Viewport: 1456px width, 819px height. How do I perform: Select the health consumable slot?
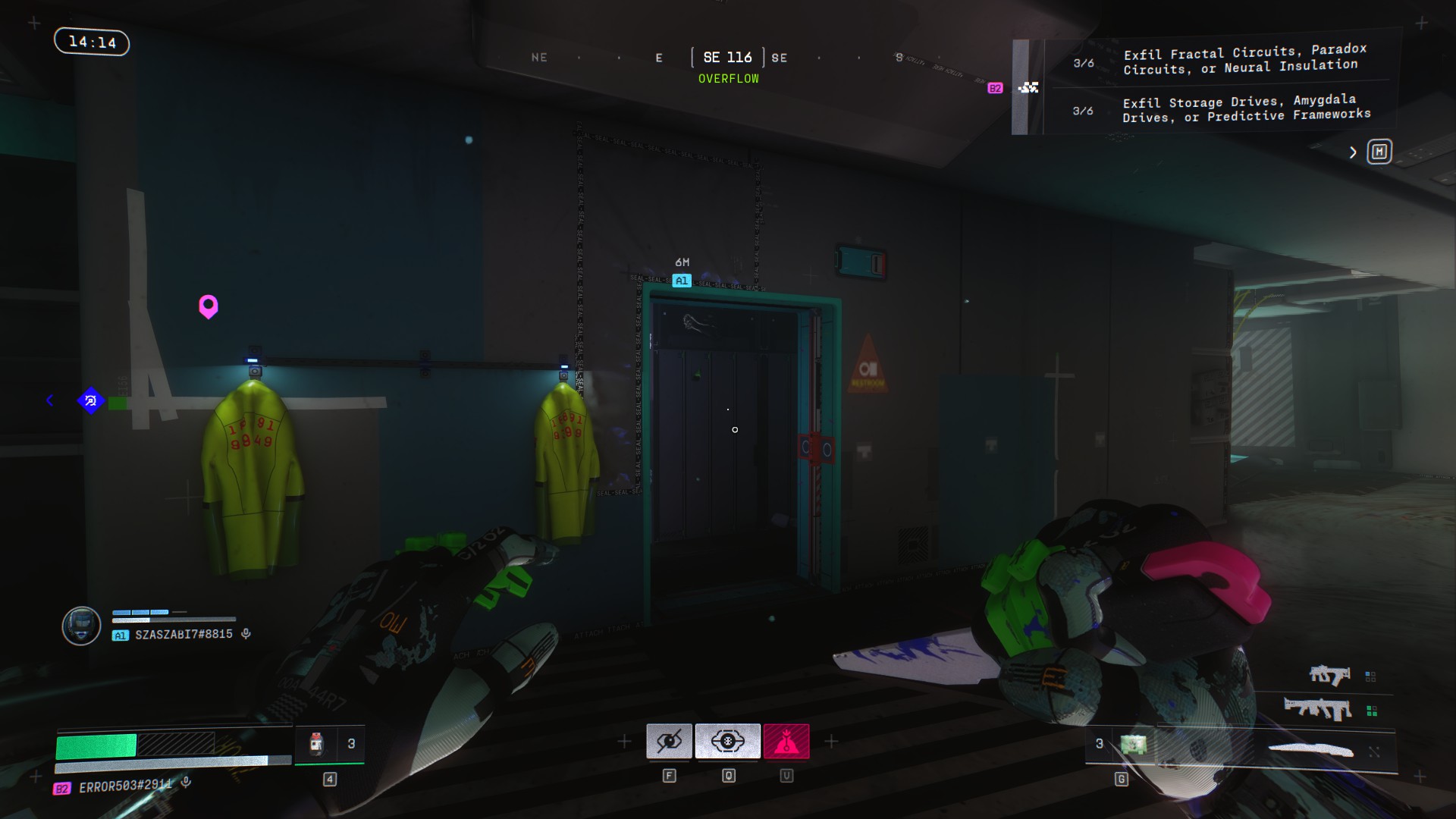(317, 744)
